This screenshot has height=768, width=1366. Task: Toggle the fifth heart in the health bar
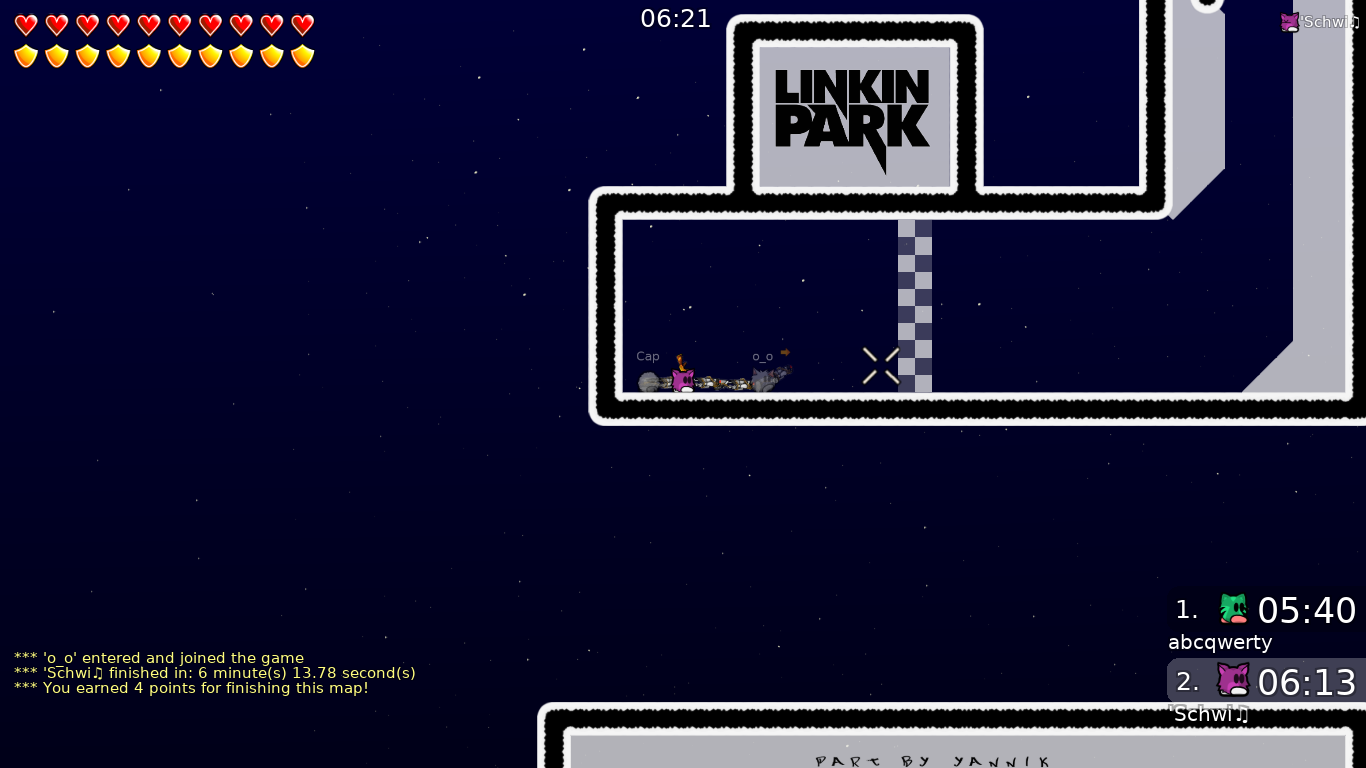click(x=149, y=25)
